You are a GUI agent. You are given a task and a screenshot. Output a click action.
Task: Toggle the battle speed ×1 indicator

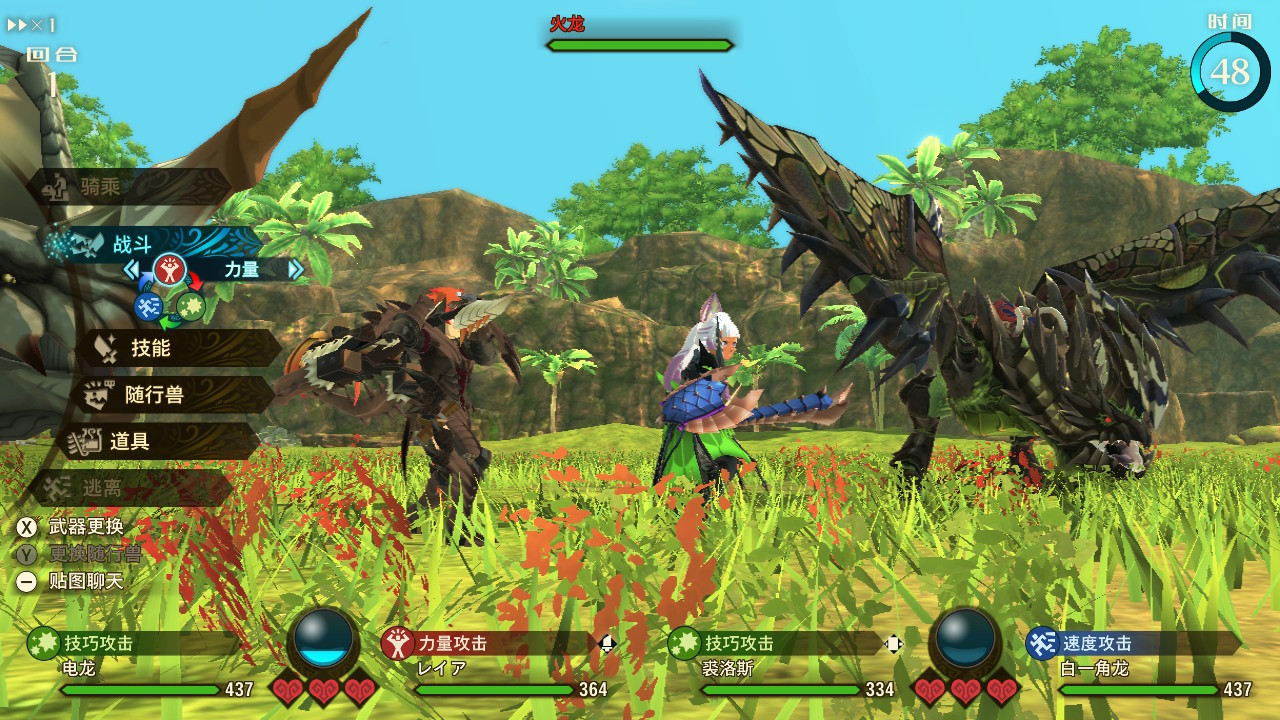(x=32, y=25)
